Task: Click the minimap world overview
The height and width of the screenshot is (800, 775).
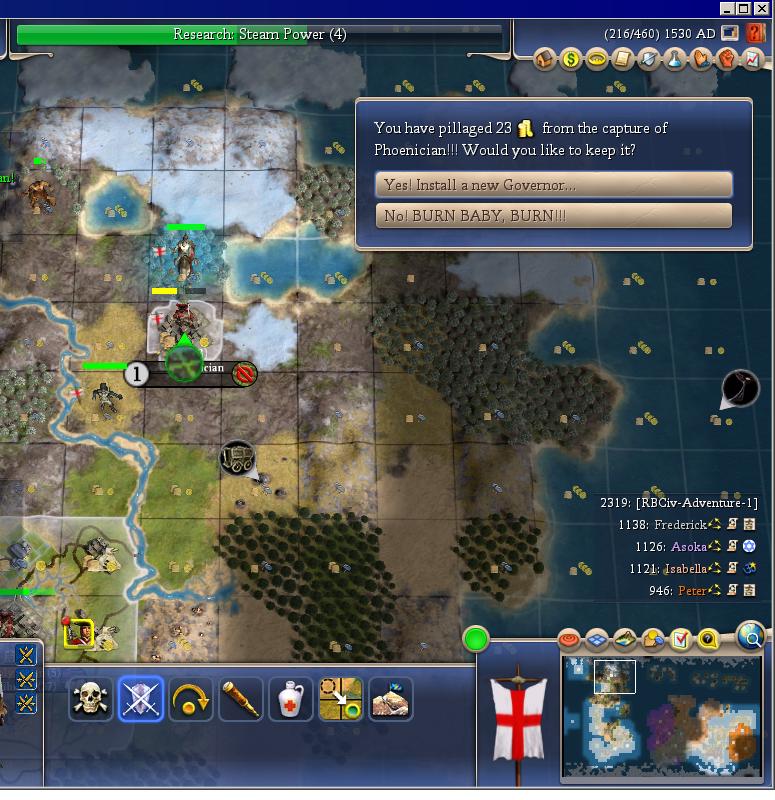Action: click(x=661, y=717)
